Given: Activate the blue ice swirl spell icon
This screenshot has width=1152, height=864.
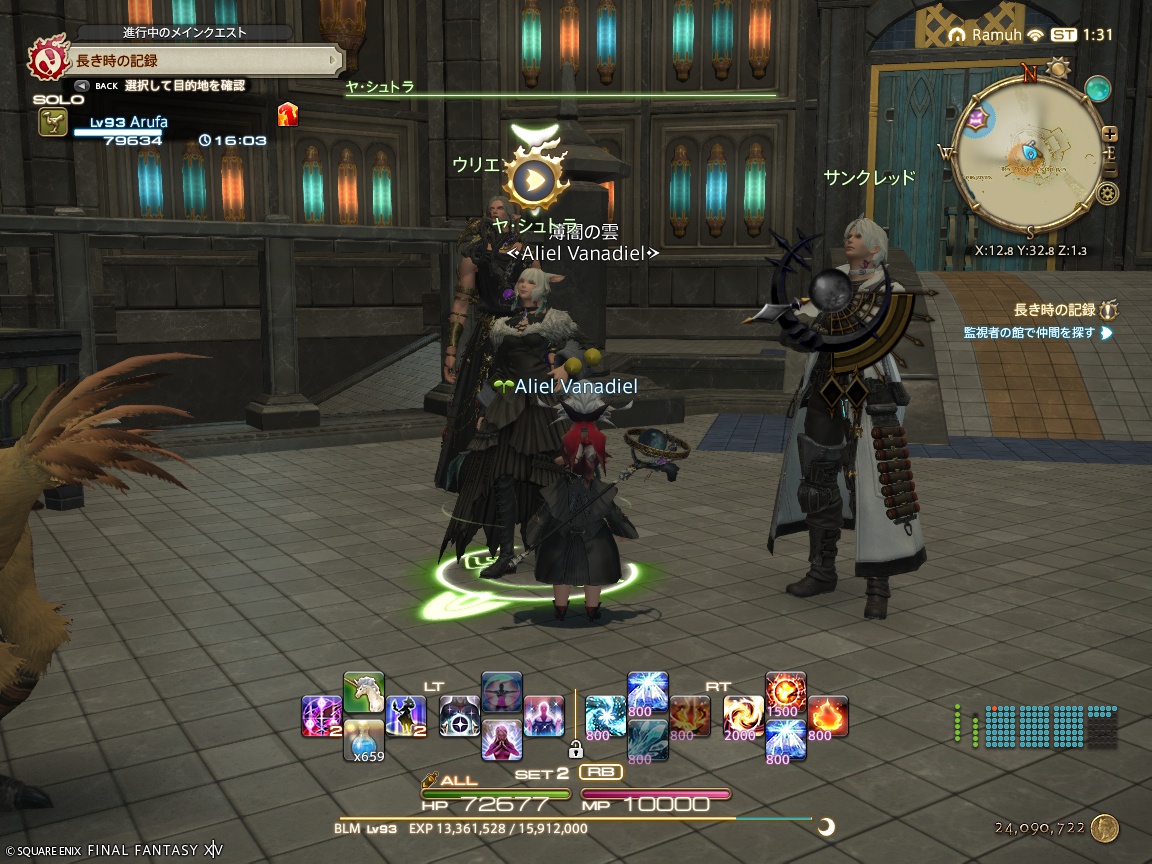Looking at the screenshot, I should [605, 716].
